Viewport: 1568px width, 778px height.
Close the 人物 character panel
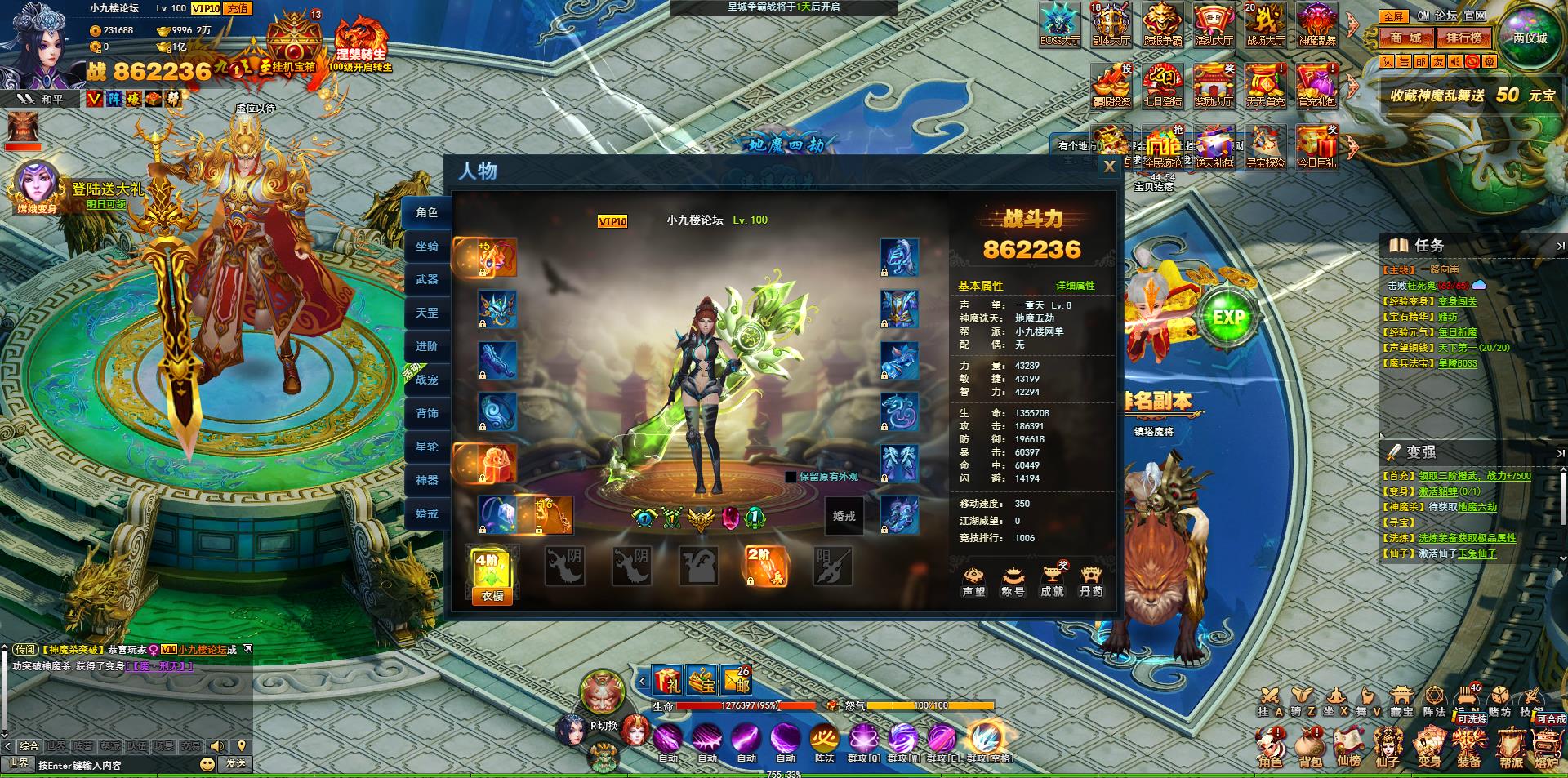tap(1109, 167)
